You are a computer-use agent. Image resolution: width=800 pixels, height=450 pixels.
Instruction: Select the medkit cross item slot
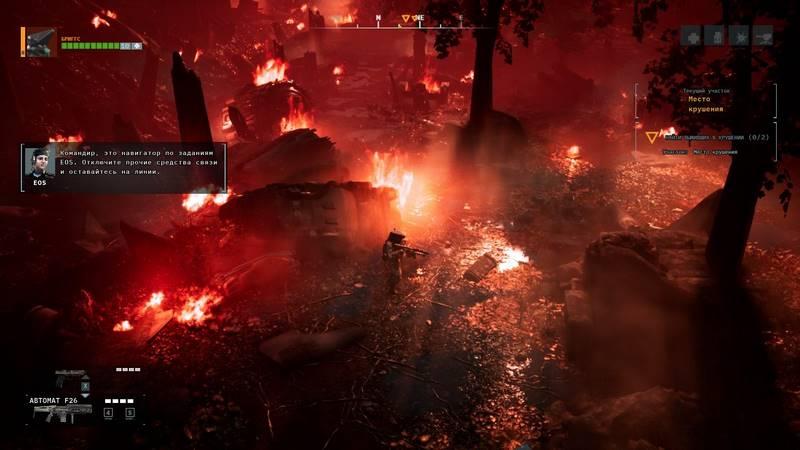[x=691, y=36]
